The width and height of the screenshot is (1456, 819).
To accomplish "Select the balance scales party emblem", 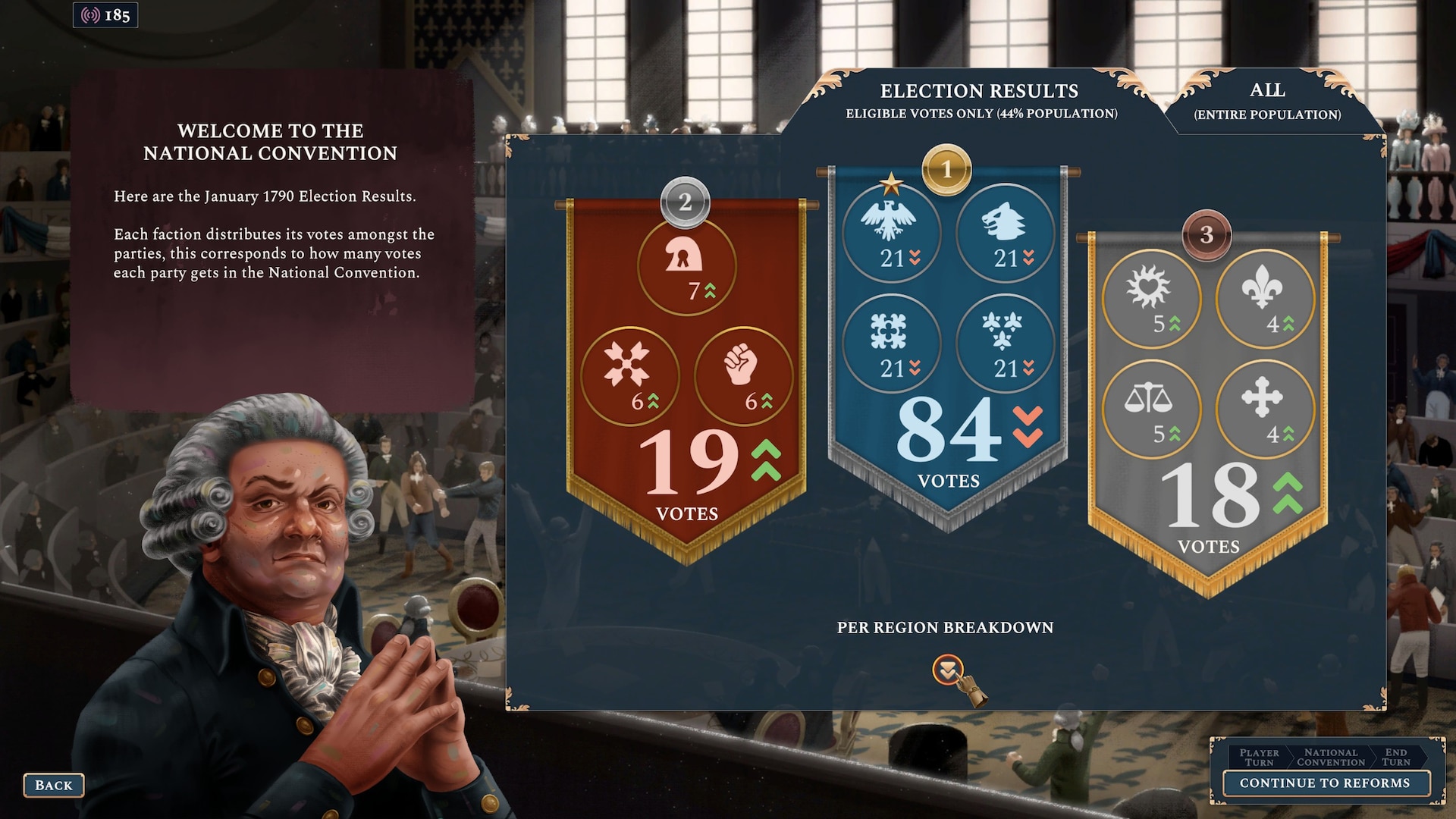I will (1150, 409).
